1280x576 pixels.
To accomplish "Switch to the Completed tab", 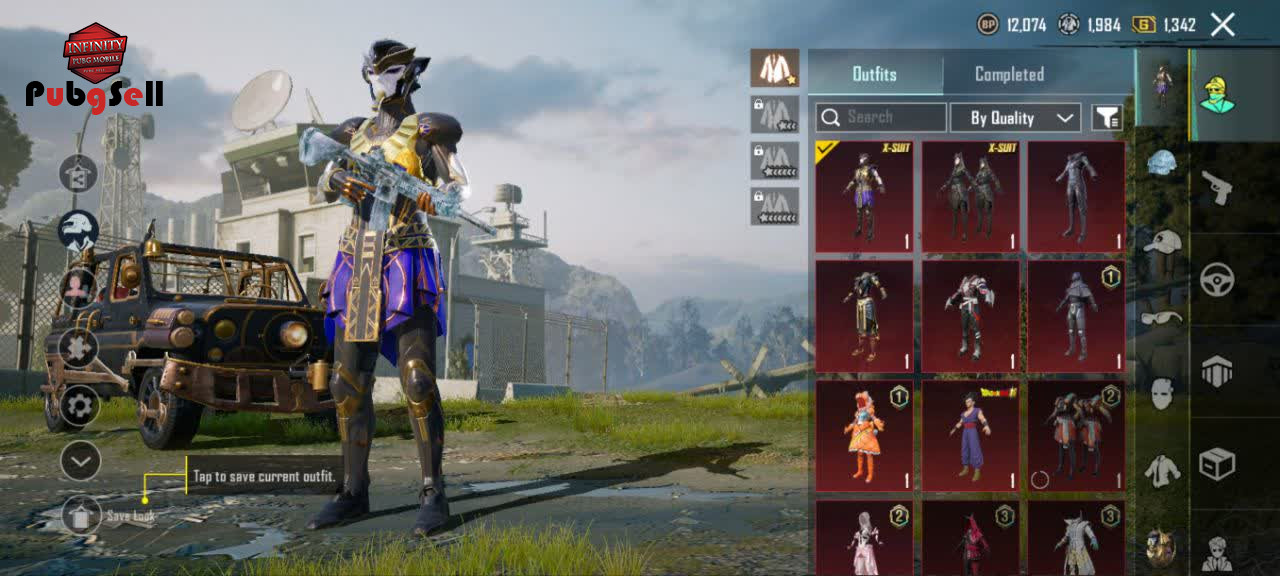I will point(1009,74).
